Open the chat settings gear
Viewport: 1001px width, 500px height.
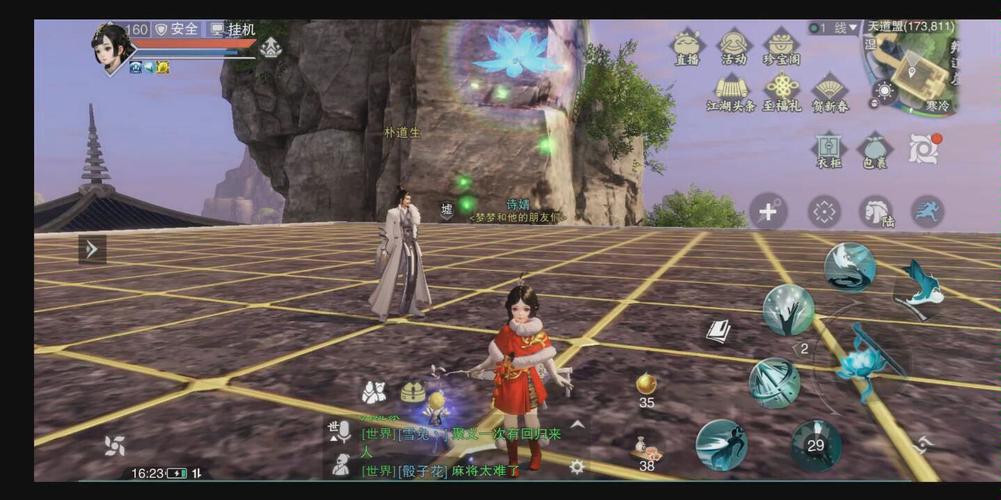[577, 466]
